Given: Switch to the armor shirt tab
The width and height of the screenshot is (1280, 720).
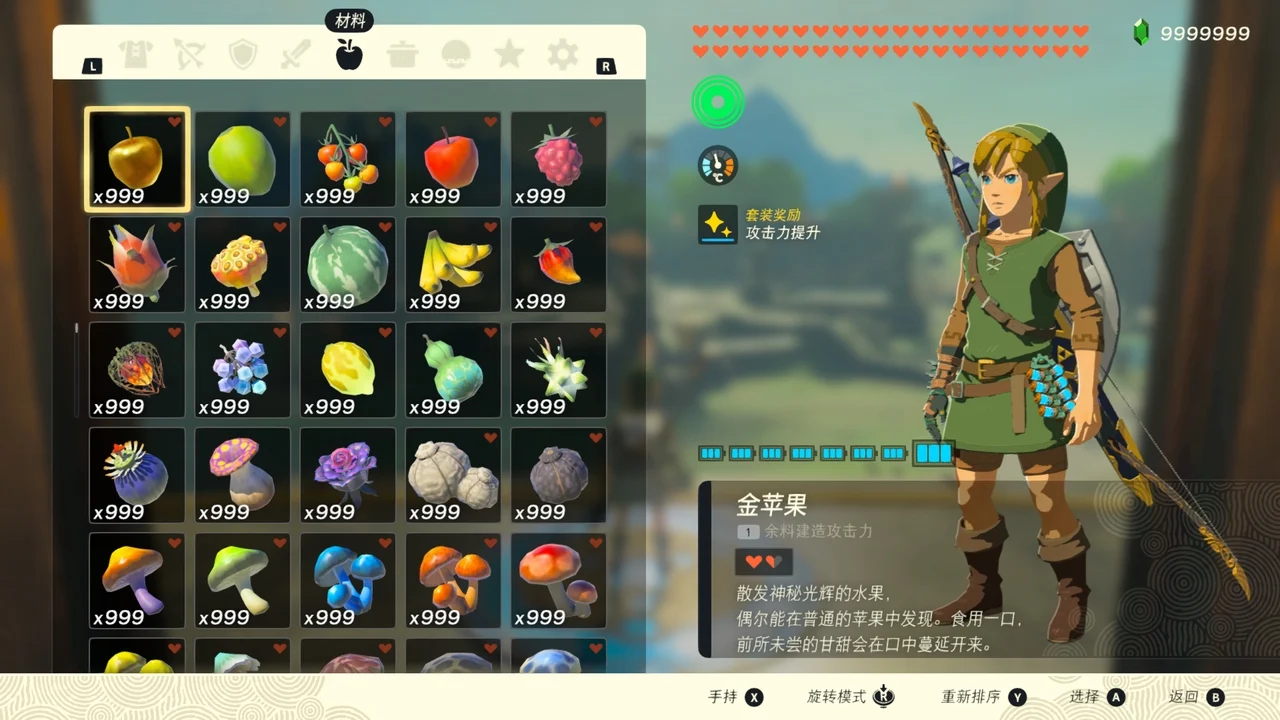Looking at the screenshot, I should tap(135, 54).
